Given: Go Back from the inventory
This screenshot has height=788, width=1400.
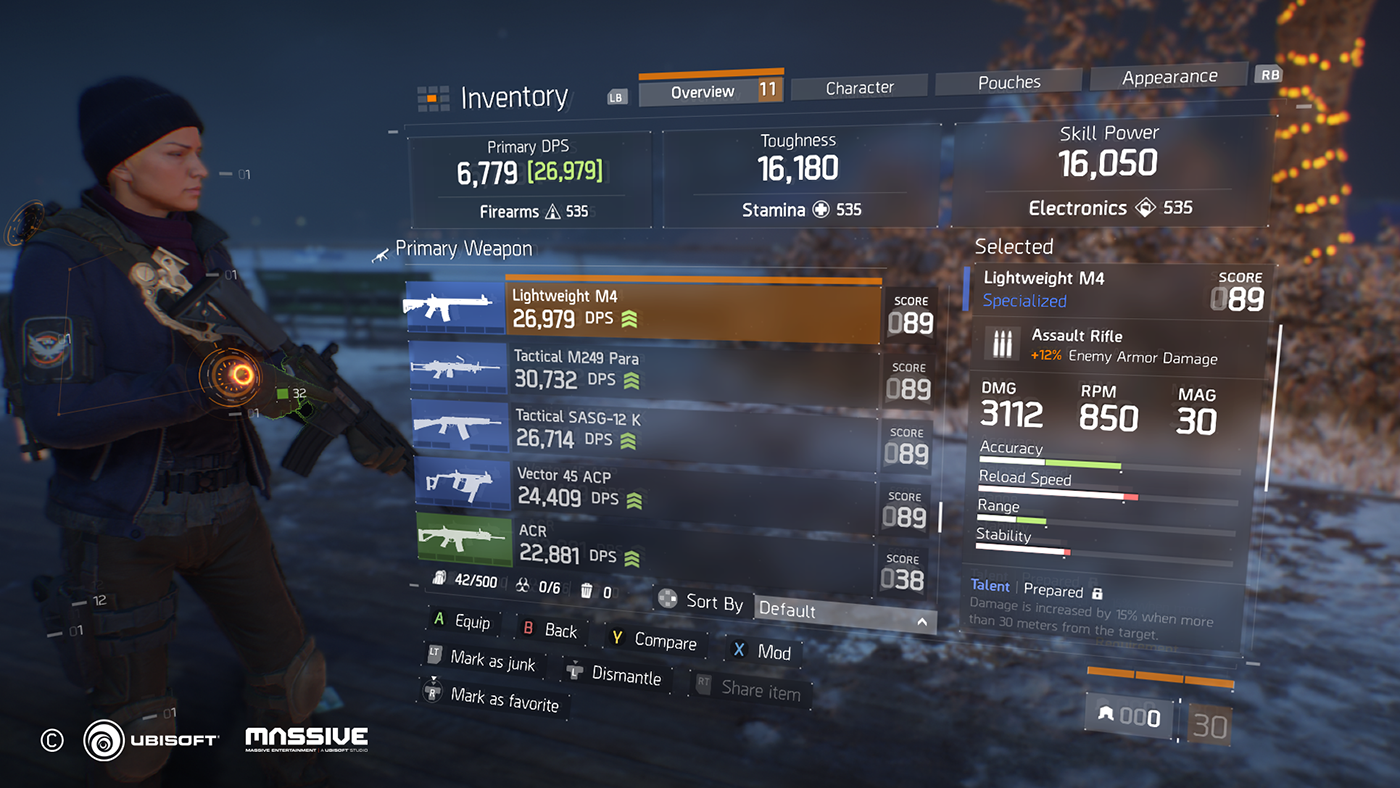Looking at the screenshot, I should (x=552, y=630).
